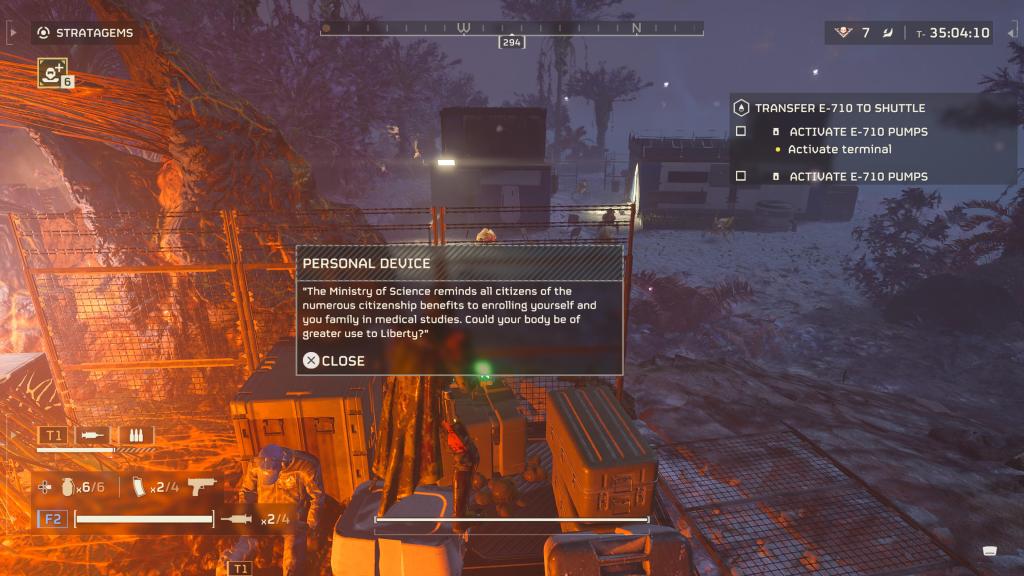The image size is (1024, 576).
Task: Select the three-bullets ammo icon
Action: [x=136, y=436]
